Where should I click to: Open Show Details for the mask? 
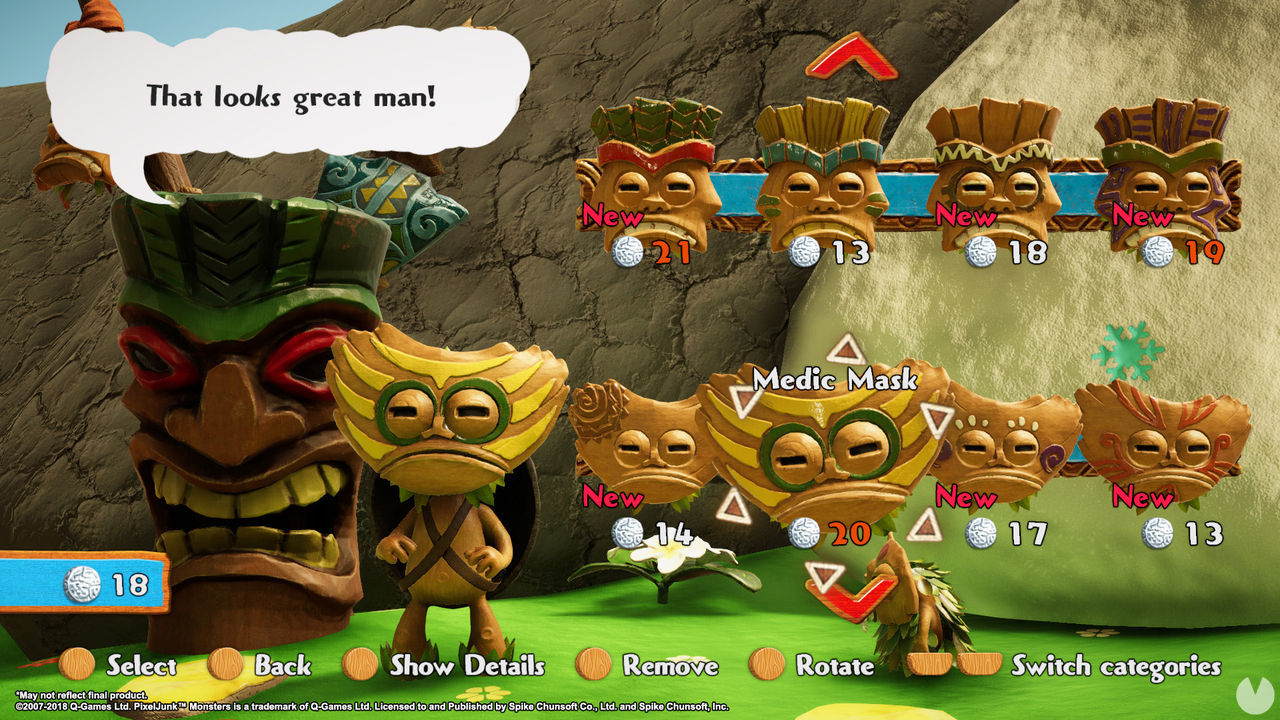[x=470, y=666]
